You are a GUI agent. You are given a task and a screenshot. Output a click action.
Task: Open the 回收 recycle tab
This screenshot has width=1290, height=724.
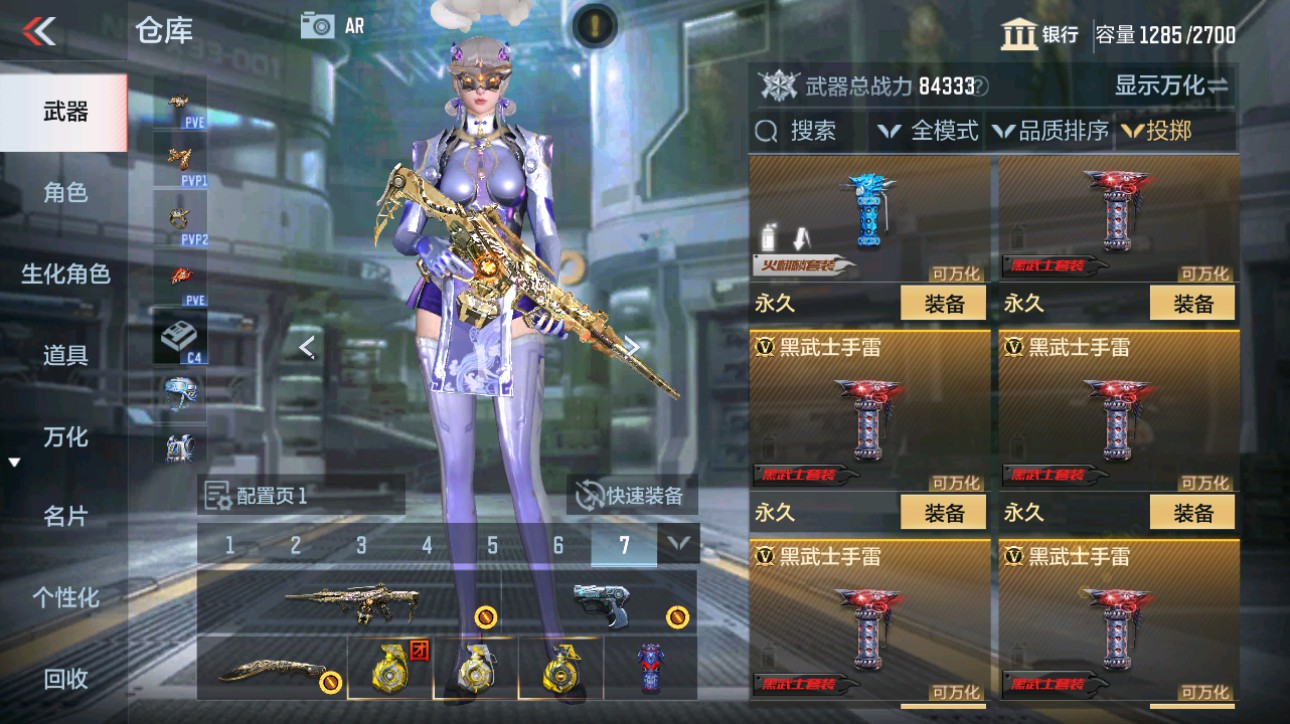[x=65, y=679]
